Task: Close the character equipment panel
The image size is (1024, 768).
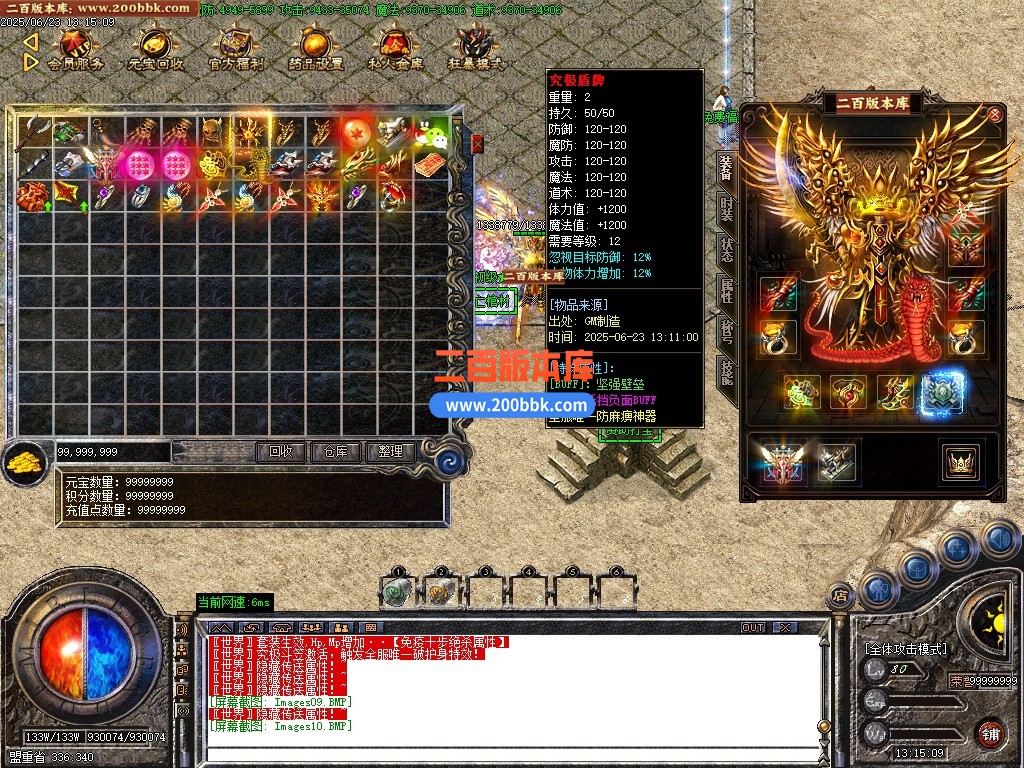Action: click(x=994, y=114)
